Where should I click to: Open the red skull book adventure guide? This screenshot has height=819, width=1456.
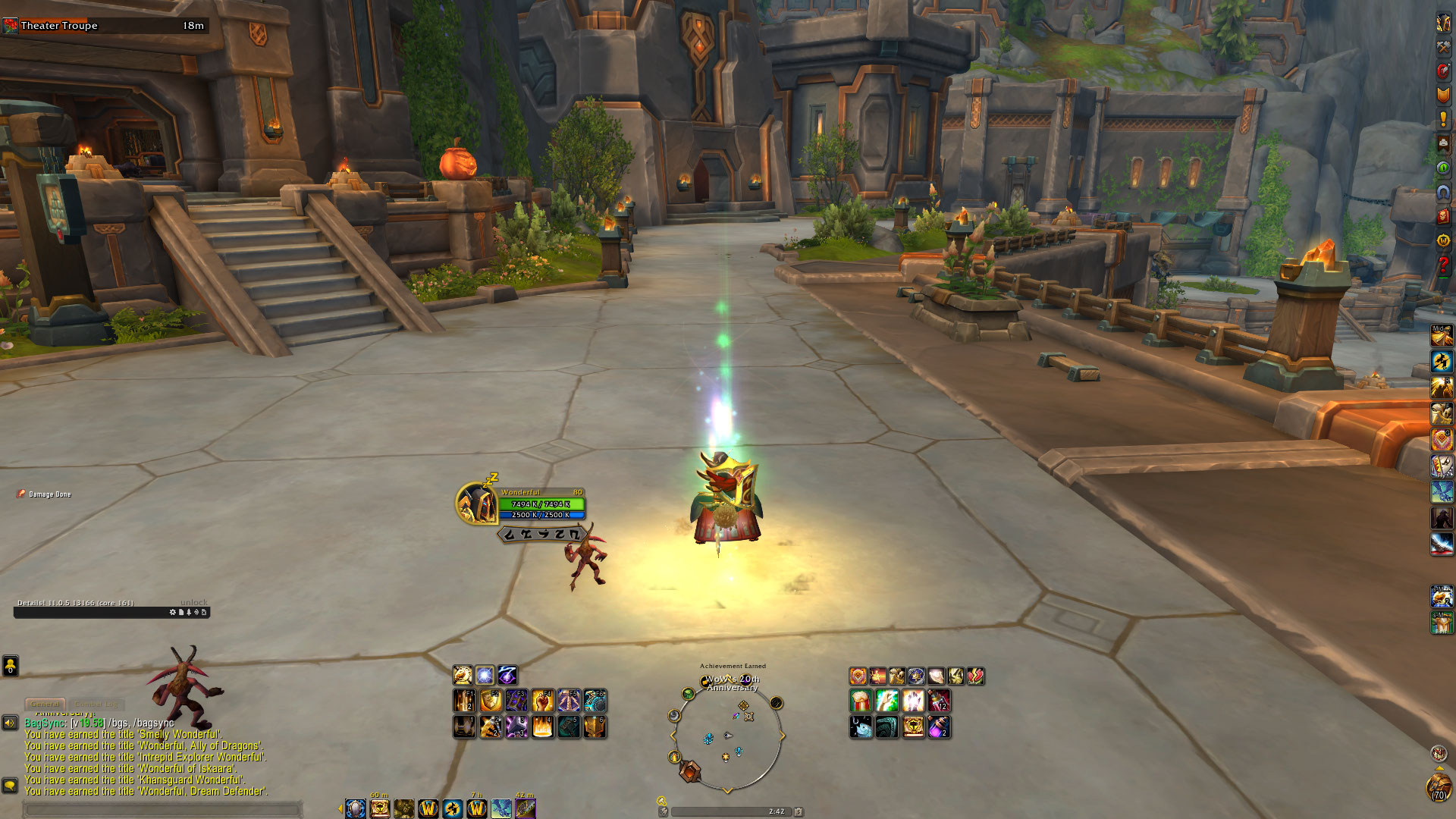[x=1442, y=217]
